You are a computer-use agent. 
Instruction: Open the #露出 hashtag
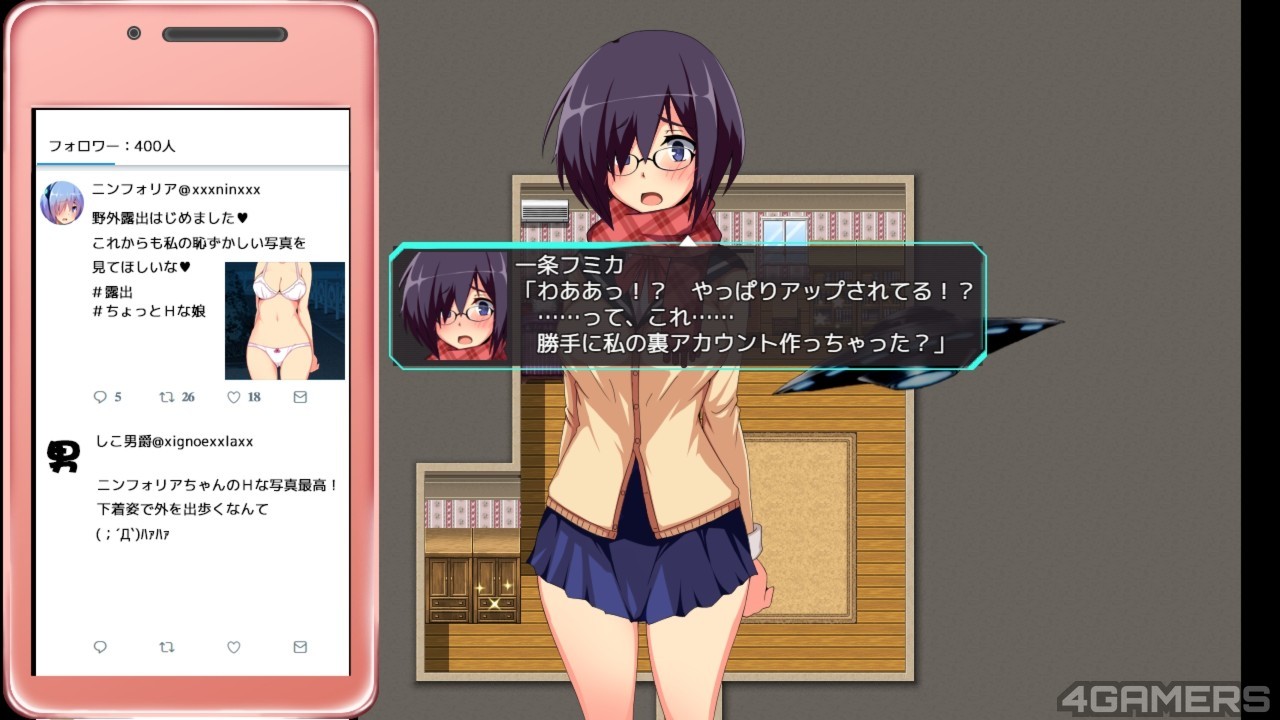click(x=112, y=291)
